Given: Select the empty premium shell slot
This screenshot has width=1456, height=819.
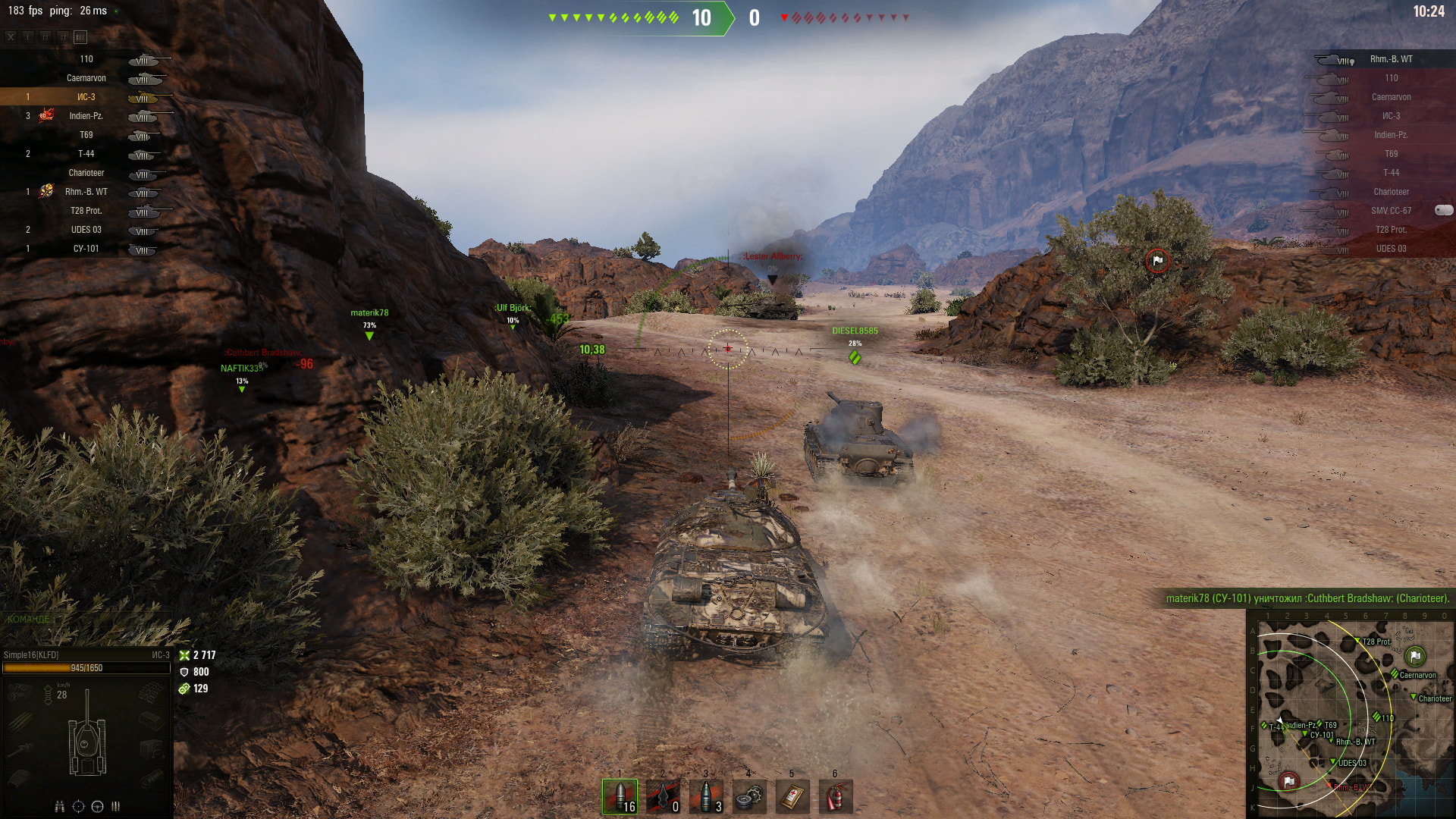Looking at the screenshot, I should pos(663,796).
